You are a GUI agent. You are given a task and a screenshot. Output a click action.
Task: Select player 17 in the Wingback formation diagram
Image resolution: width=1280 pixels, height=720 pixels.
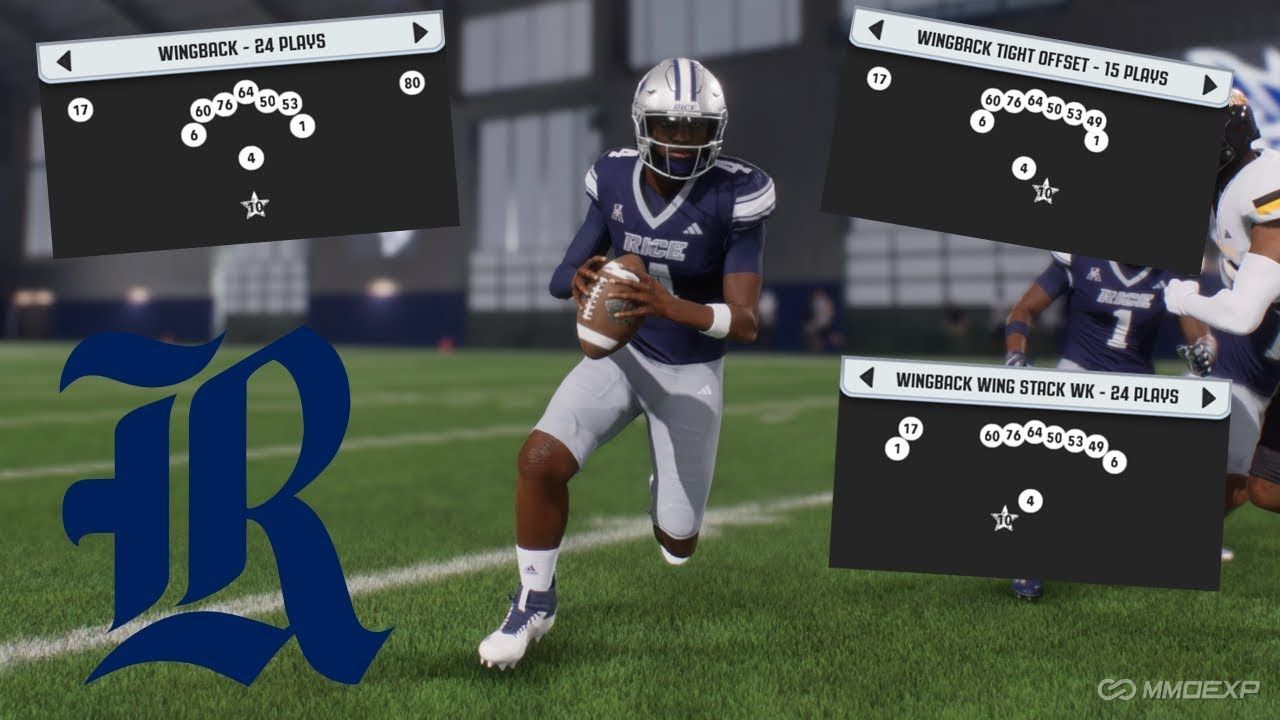pos(80,107)
